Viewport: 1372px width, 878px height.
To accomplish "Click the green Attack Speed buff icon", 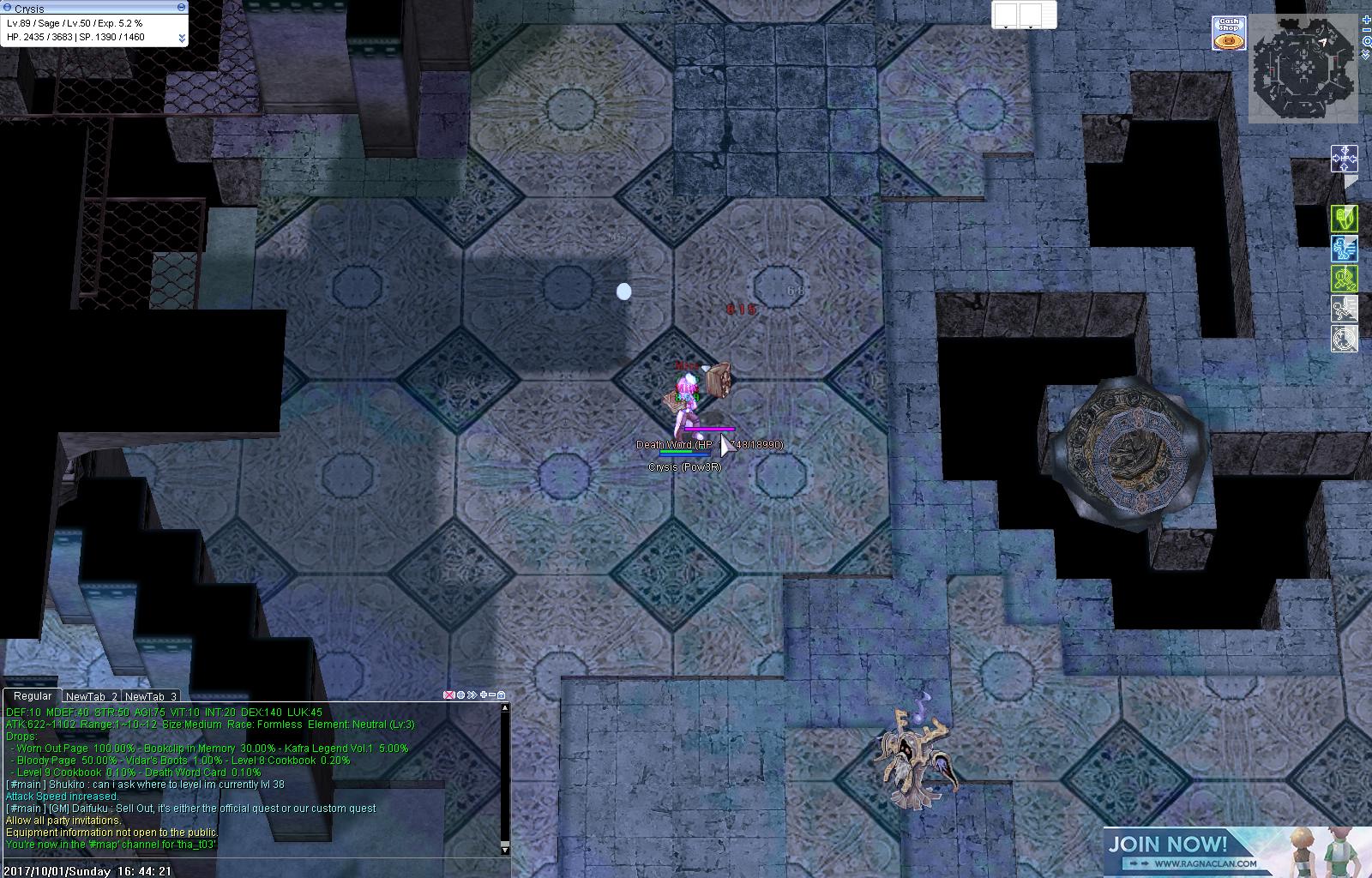I will point(1345,219).
